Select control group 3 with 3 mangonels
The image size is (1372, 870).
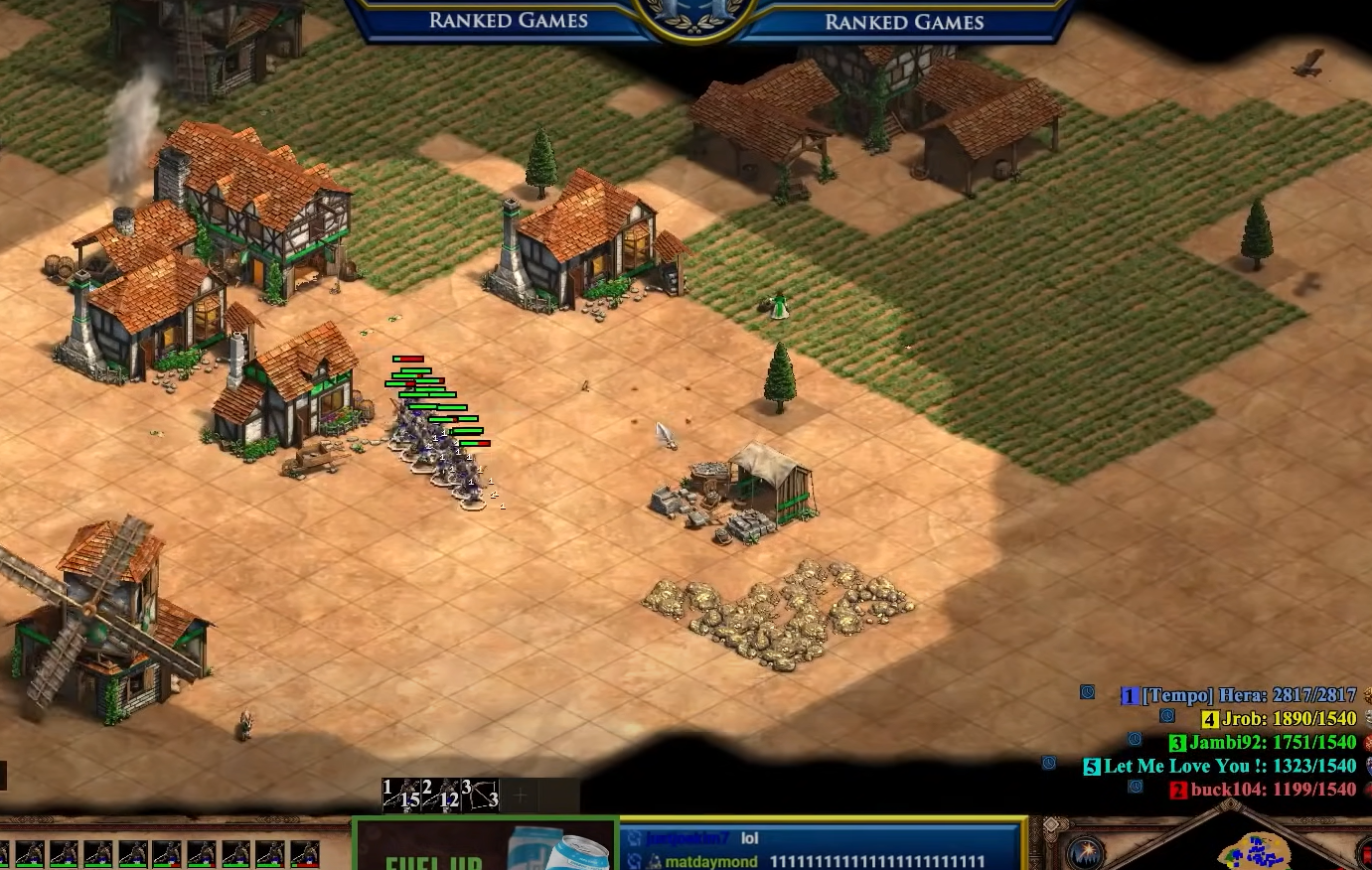tap(480, 794)
